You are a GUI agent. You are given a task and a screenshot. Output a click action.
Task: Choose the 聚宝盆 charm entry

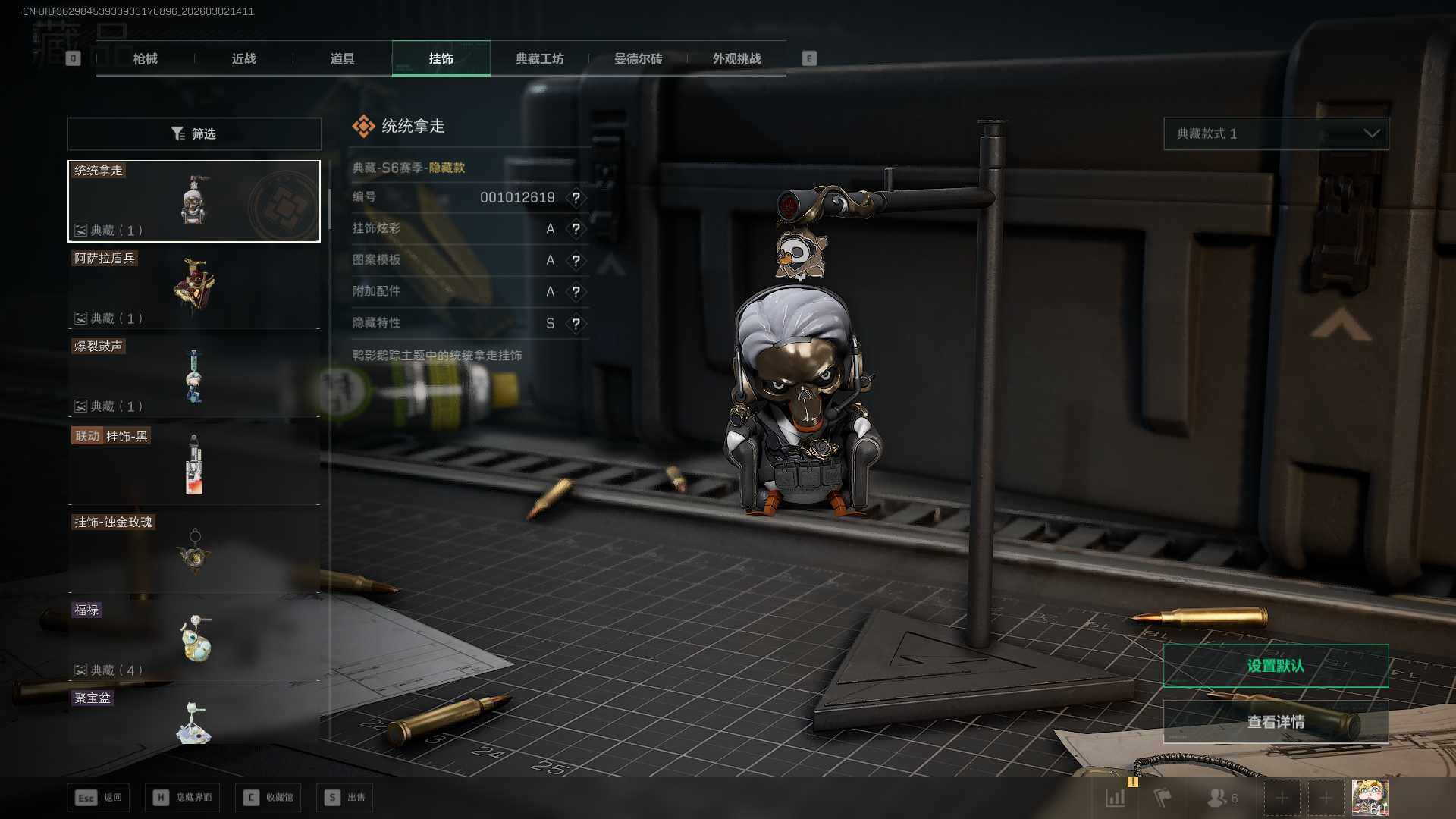pyautogui.click(x=194, y=717)
